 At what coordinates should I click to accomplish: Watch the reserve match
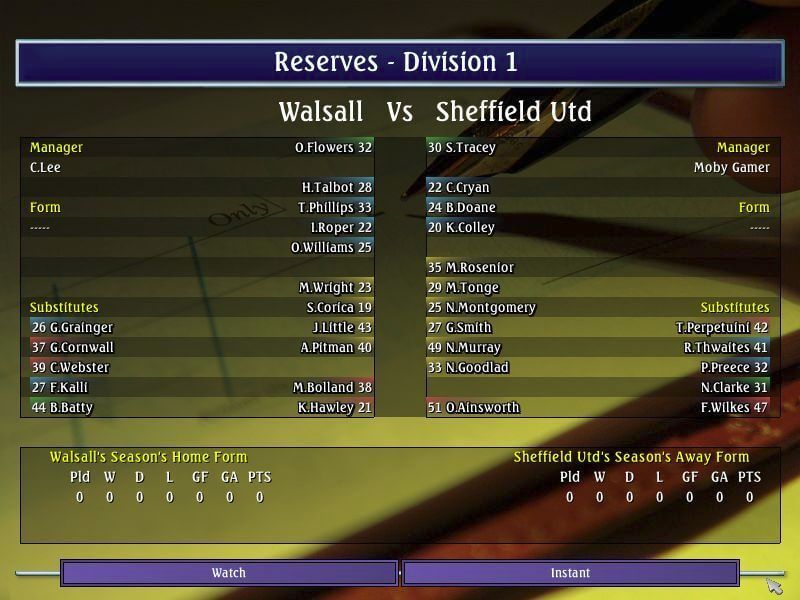pos(229,573)
